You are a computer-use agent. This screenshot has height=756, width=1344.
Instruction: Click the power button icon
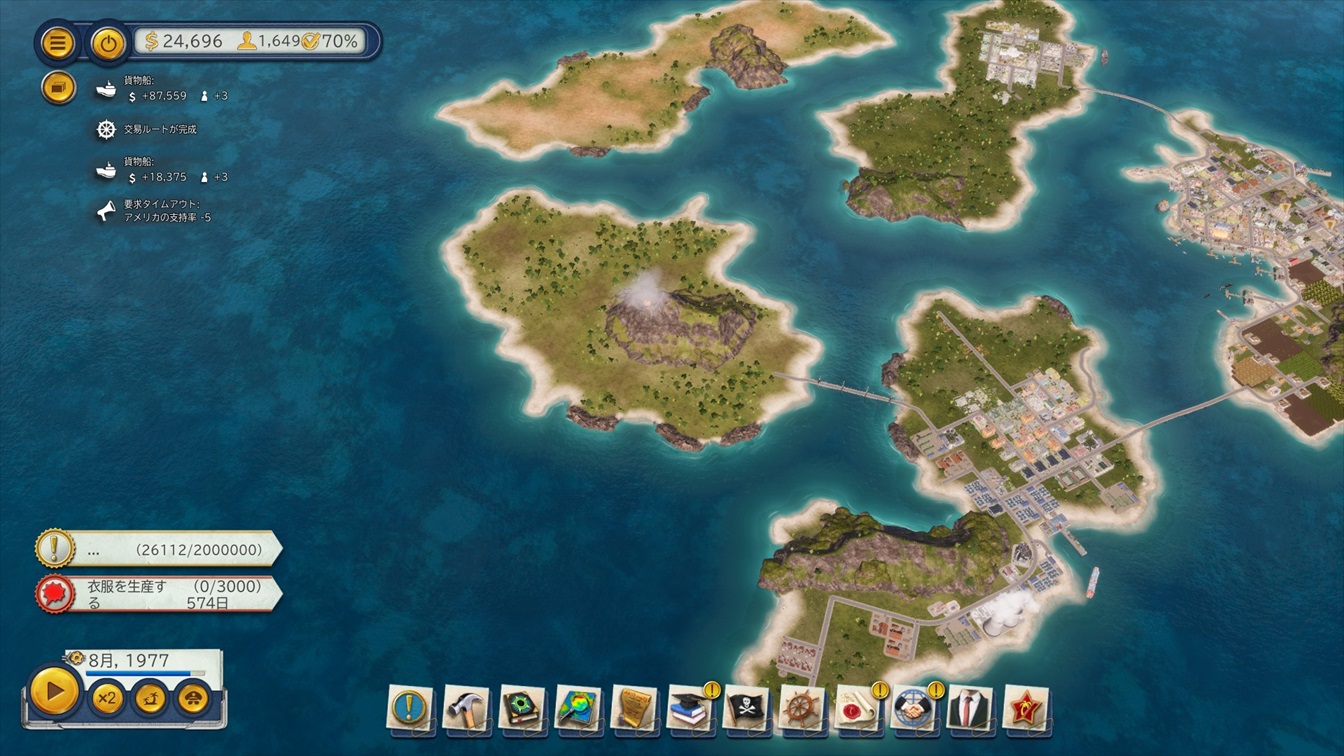click(108, 43)
